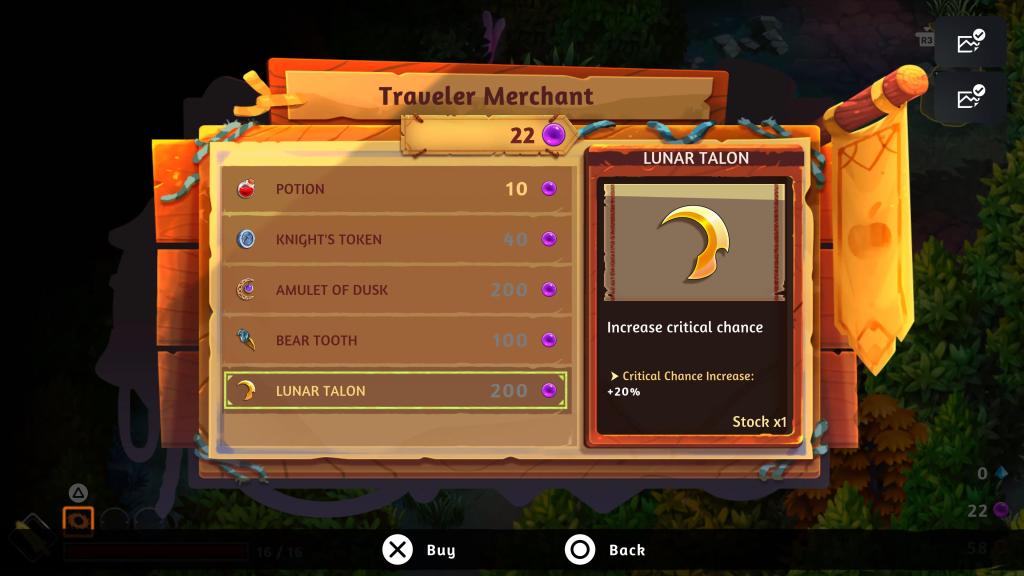1024x576 pixels.
Task: Click the lower overlay chart icon button
Action: coord(970,97)
